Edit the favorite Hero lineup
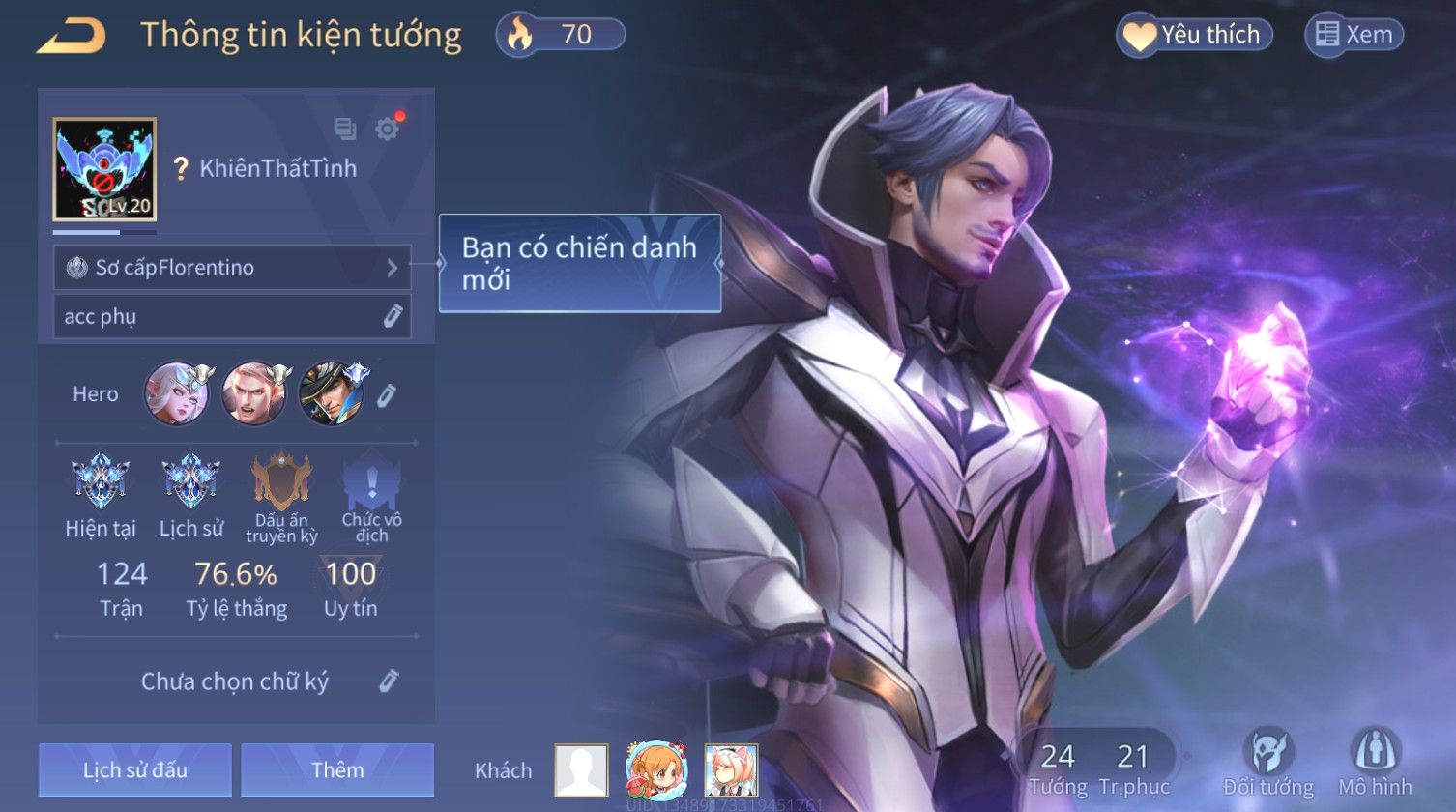The width and height of the screenshot is (1456, 812). pyautogui.click(x=387, y=394)
